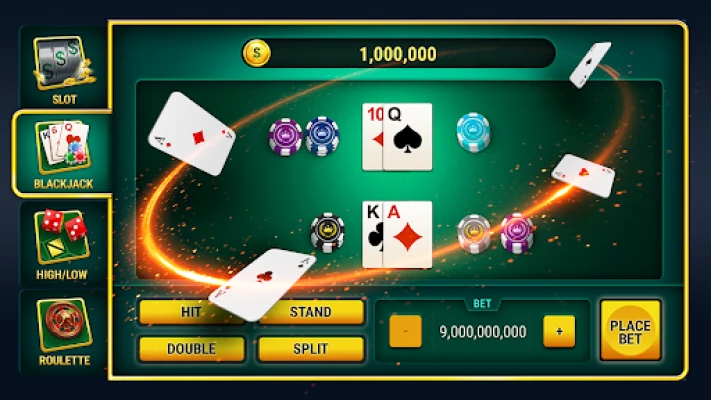Split the hand

point(311,348)
